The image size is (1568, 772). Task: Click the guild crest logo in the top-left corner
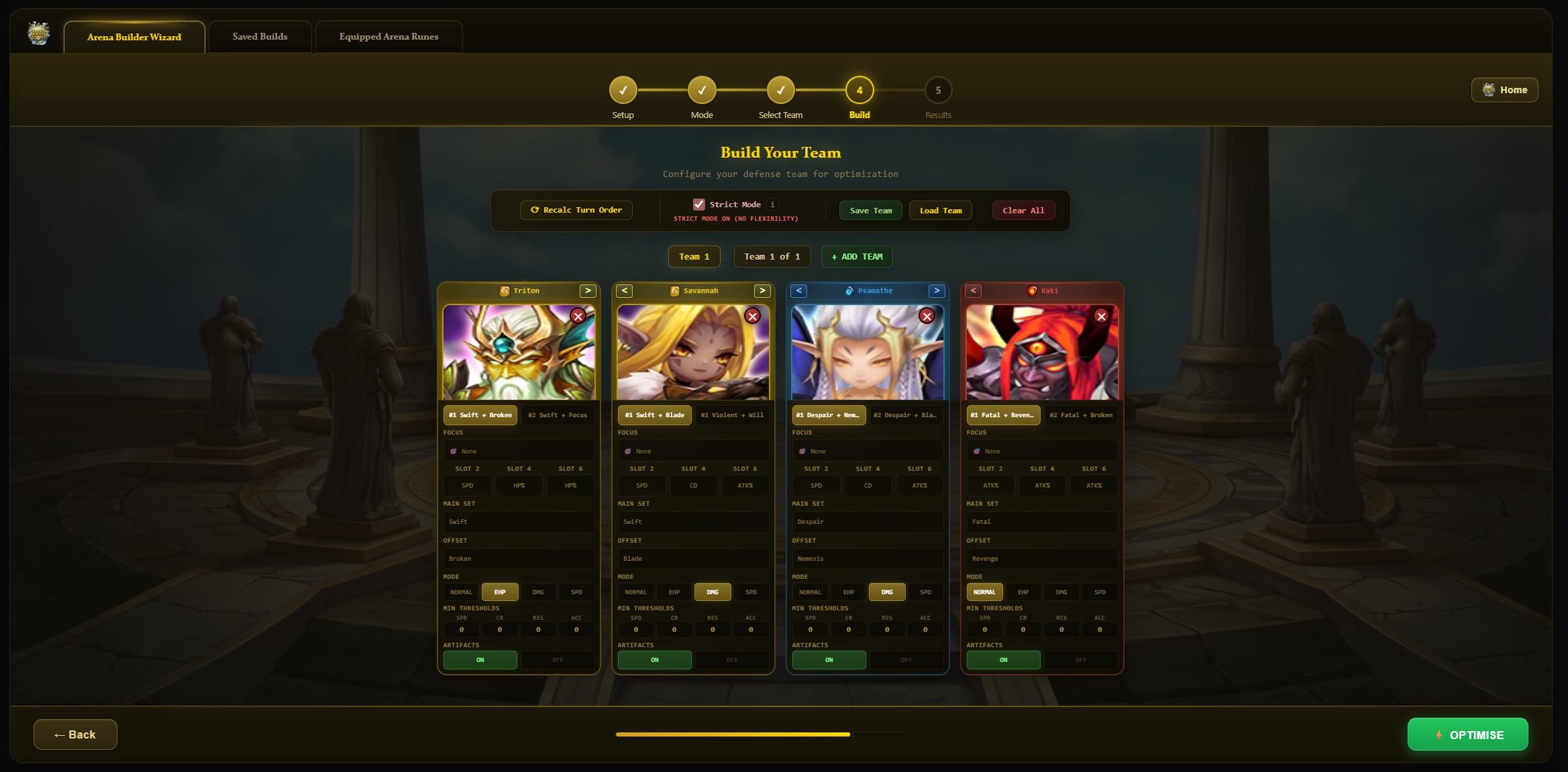[x=38, y=34]
